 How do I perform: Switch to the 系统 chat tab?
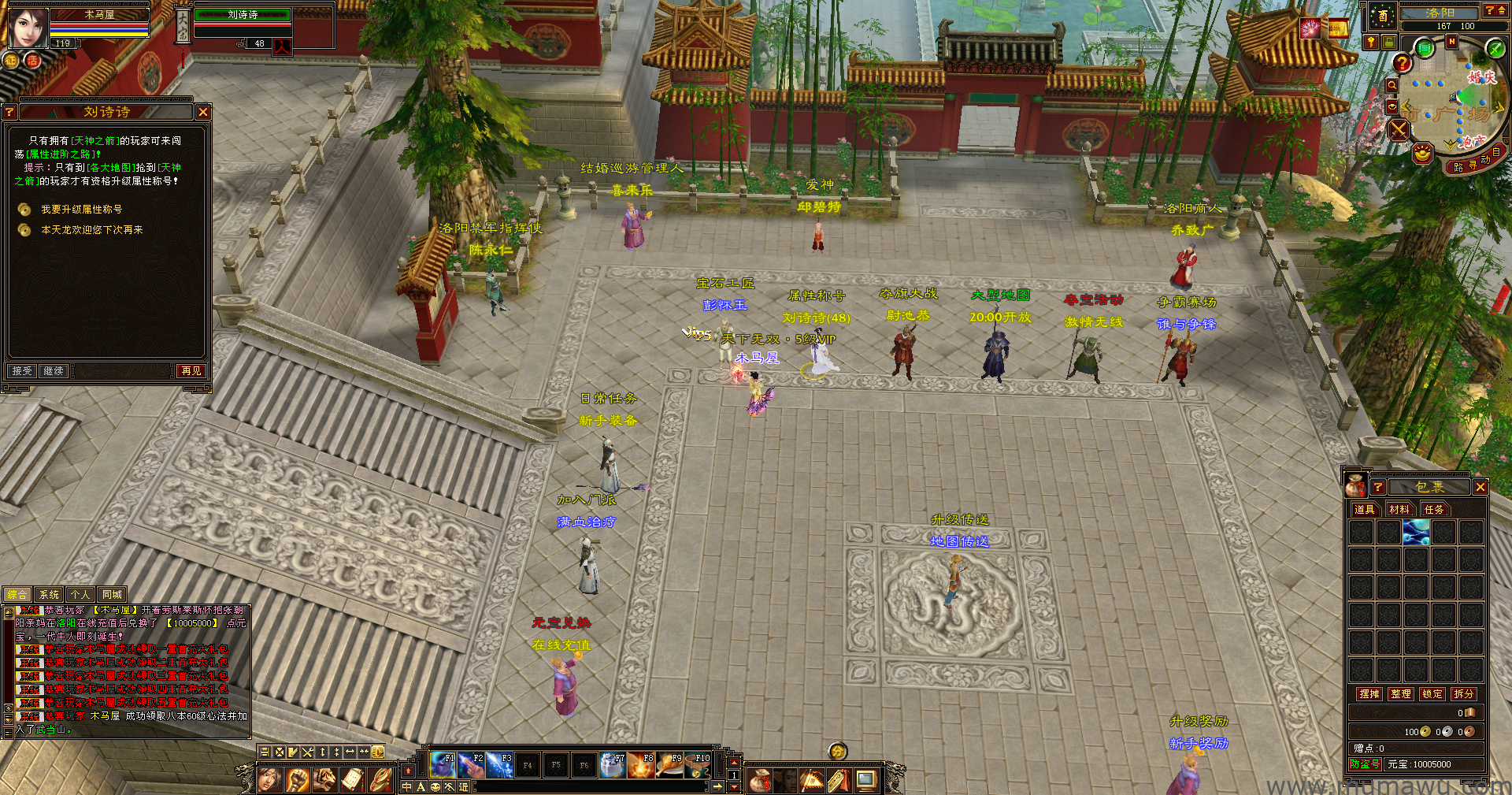click(49, 595)
